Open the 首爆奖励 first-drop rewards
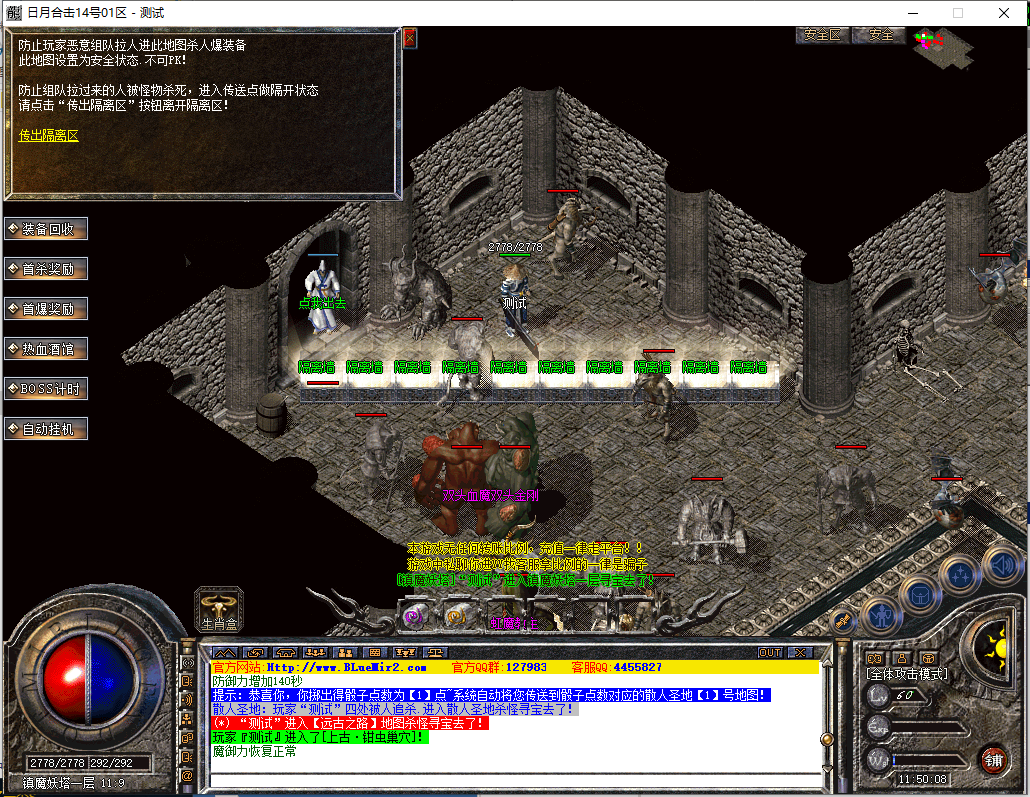Image resolution: width=1030 pixels, height=797 pixels. (x=46, y=309)
